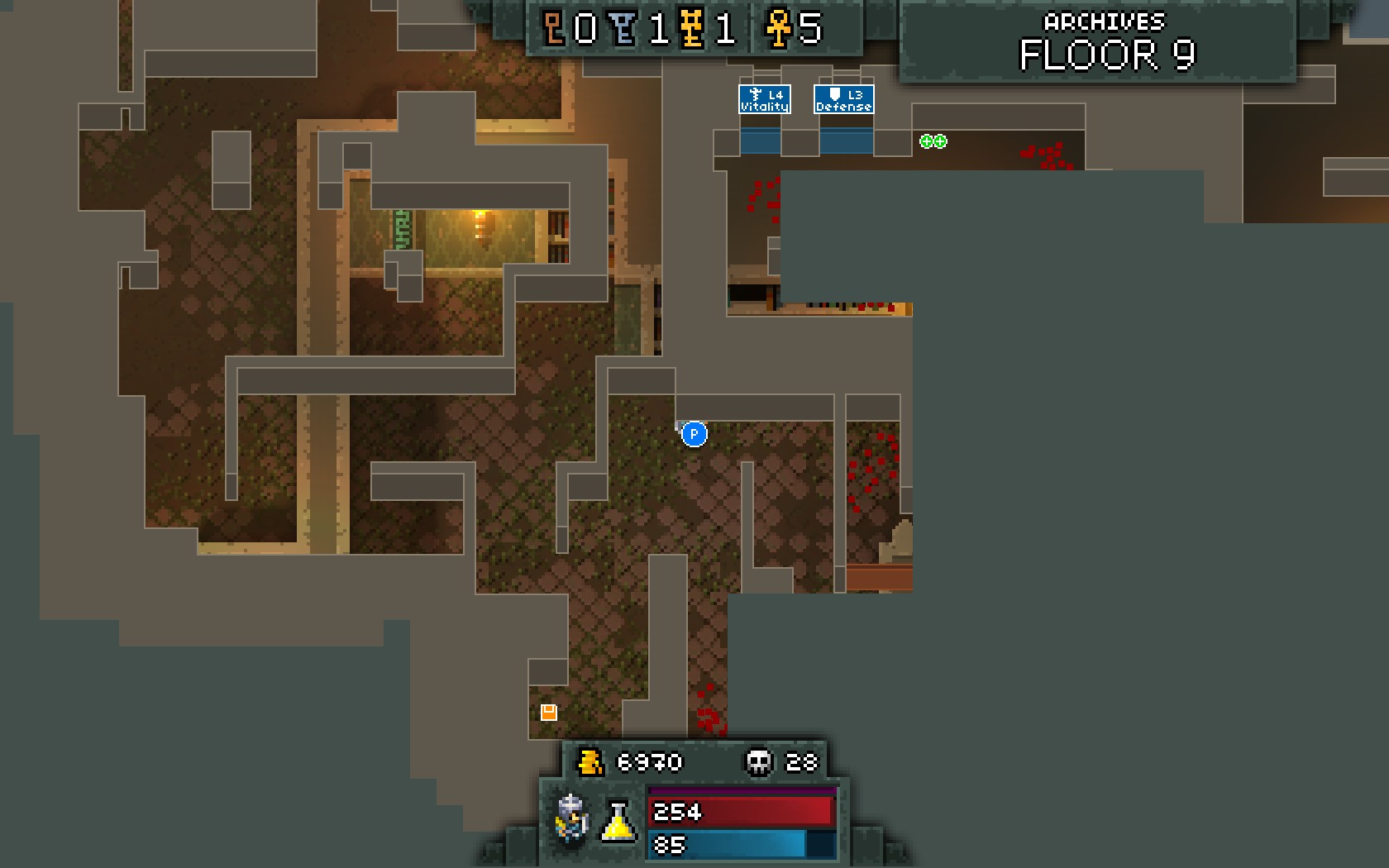1389x868 pixels.
Task: Select the green double-plus map marker
Action: pos(933,141)
